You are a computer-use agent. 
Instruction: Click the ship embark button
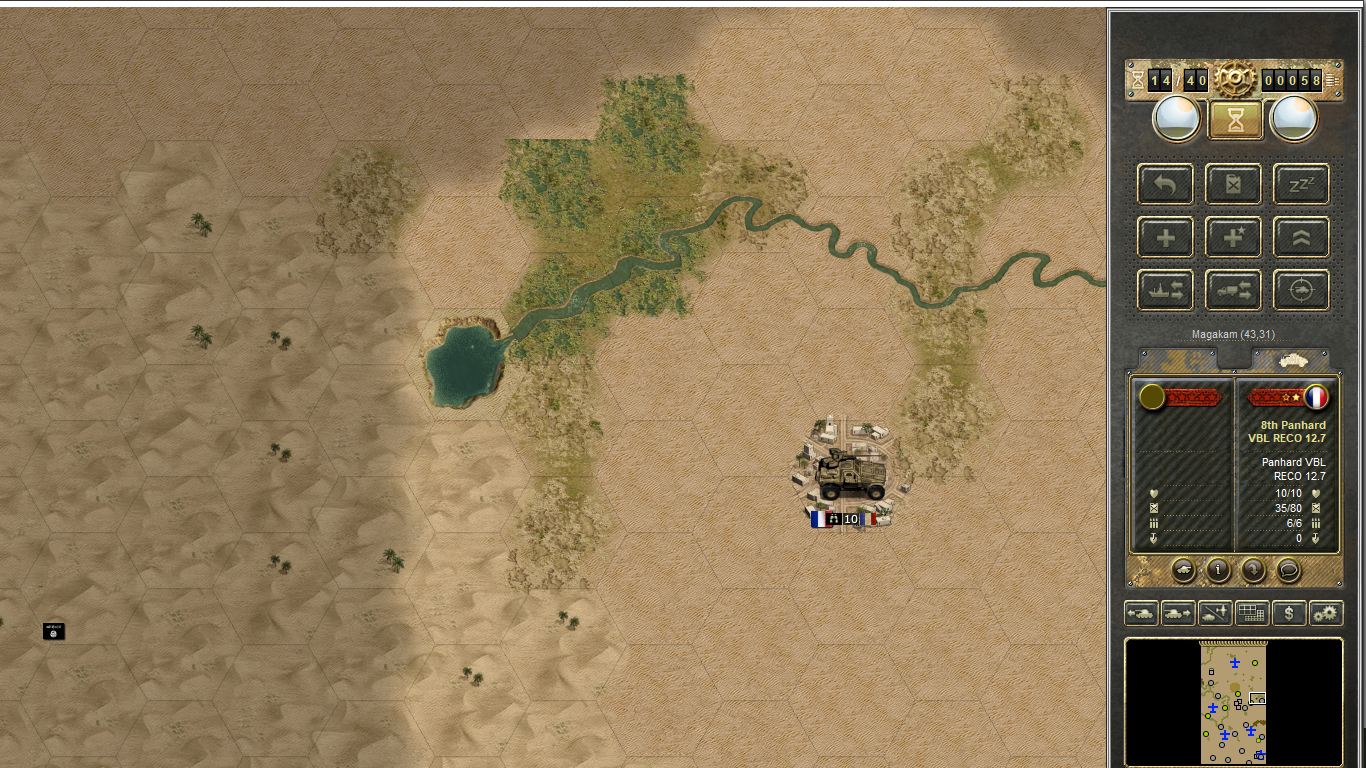[1165, 290]
